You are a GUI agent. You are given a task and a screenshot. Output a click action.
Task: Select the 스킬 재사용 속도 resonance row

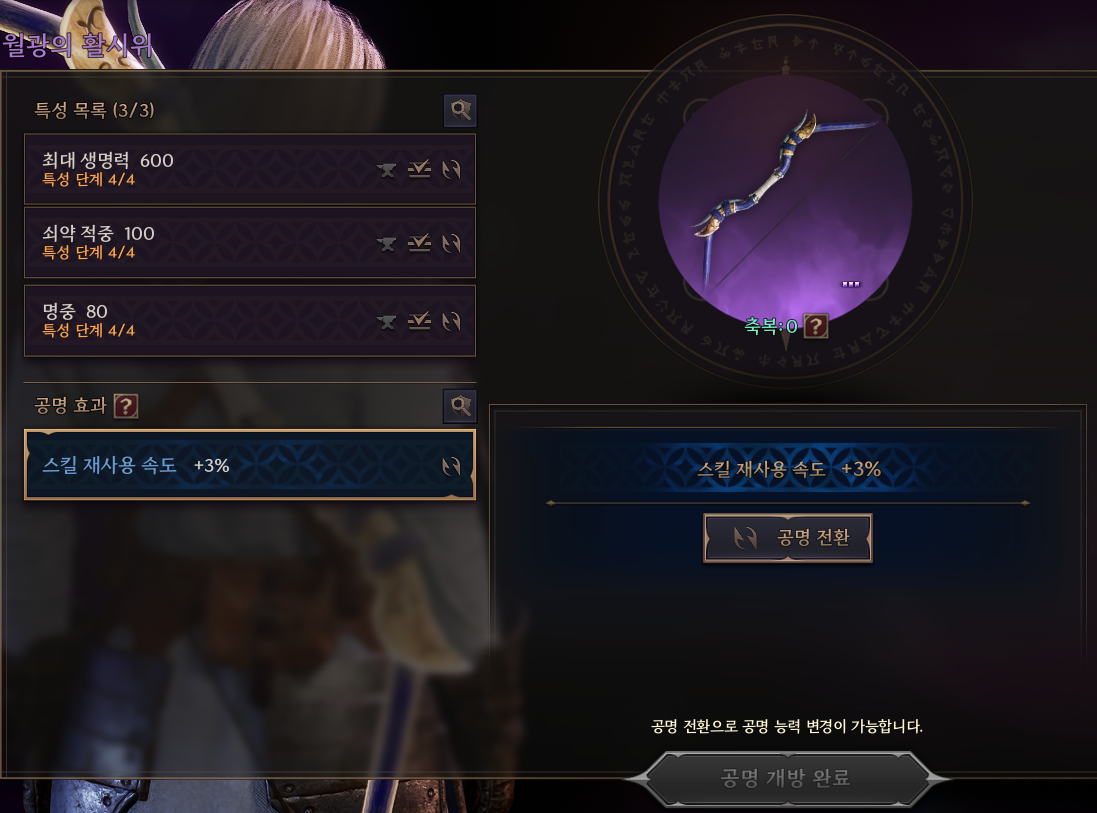pos(230,465)
